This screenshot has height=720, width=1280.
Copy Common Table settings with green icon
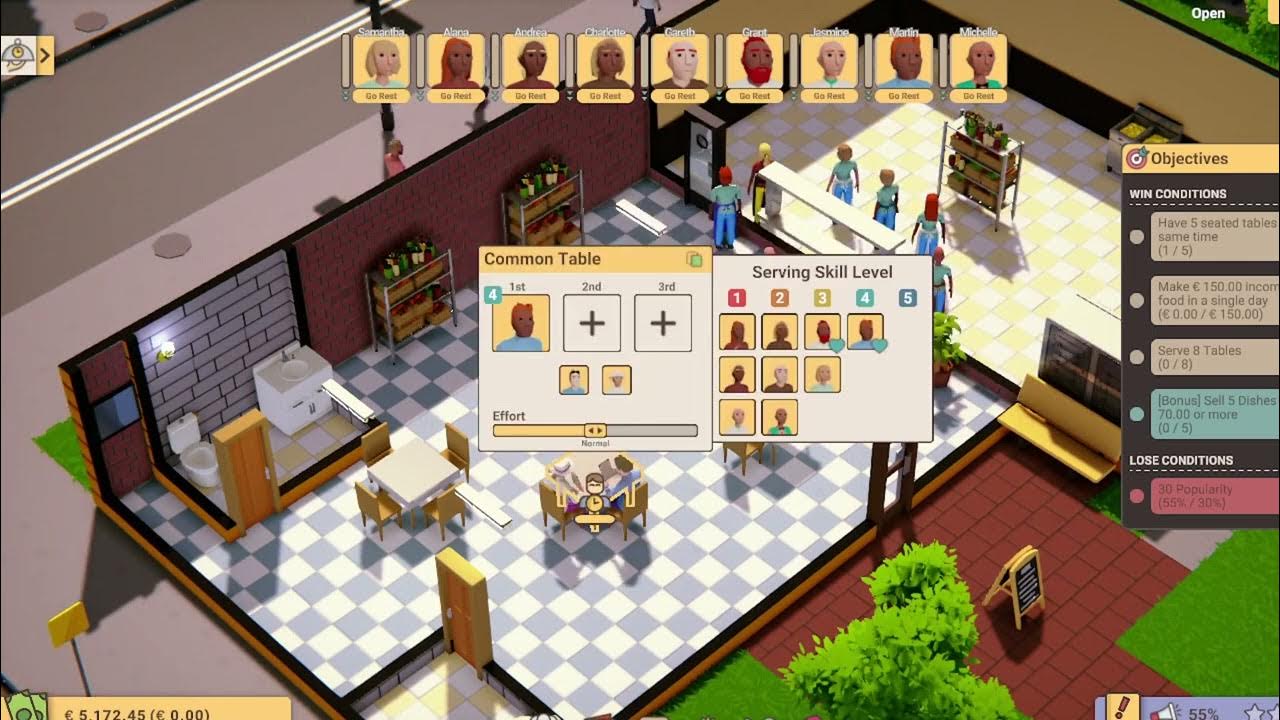(694, 260)
